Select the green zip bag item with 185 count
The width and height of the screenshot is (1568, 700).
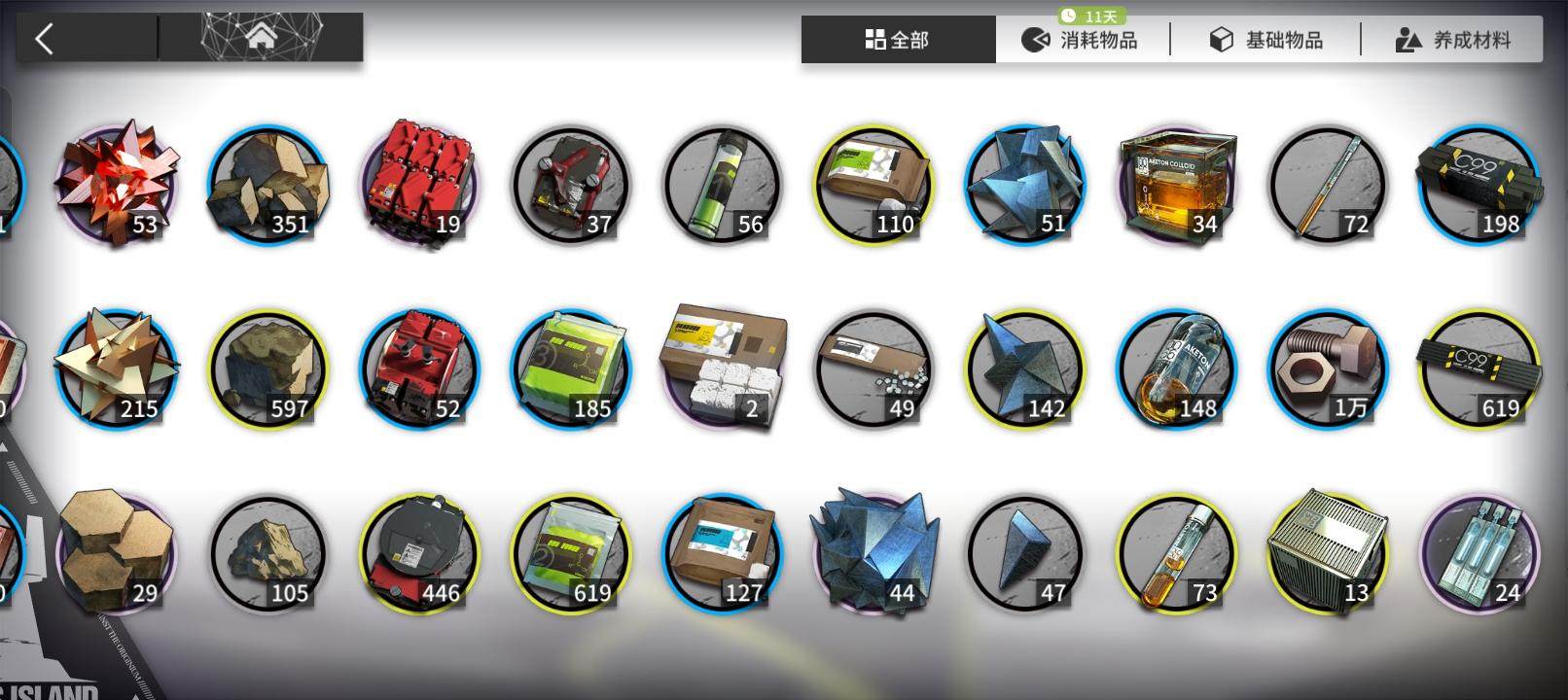pyautogui.click(x=570, y=369)
